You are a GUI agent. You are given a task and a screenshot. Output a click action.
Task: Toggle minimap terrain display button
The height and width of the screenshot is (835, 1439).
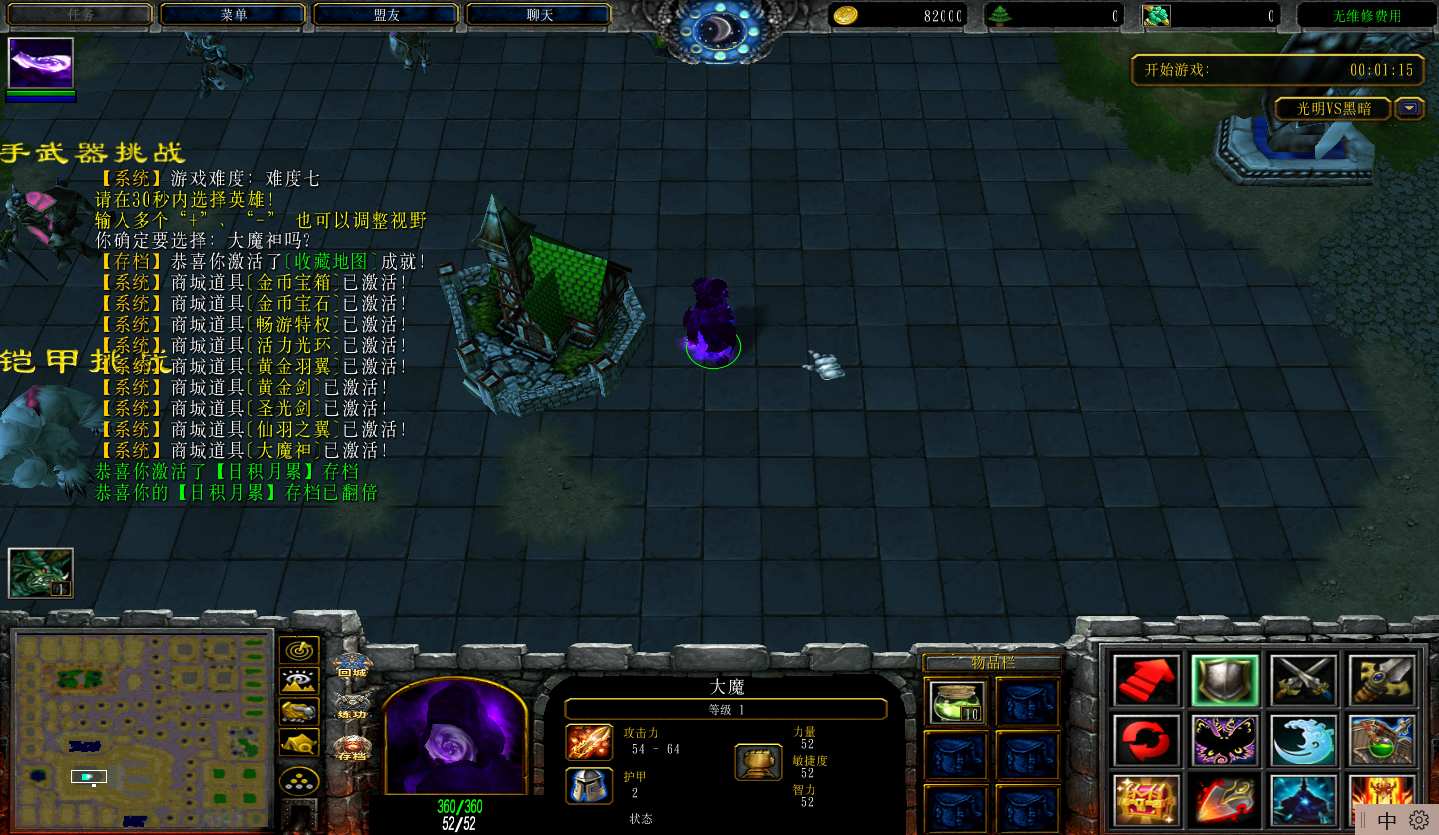[299, 681]
